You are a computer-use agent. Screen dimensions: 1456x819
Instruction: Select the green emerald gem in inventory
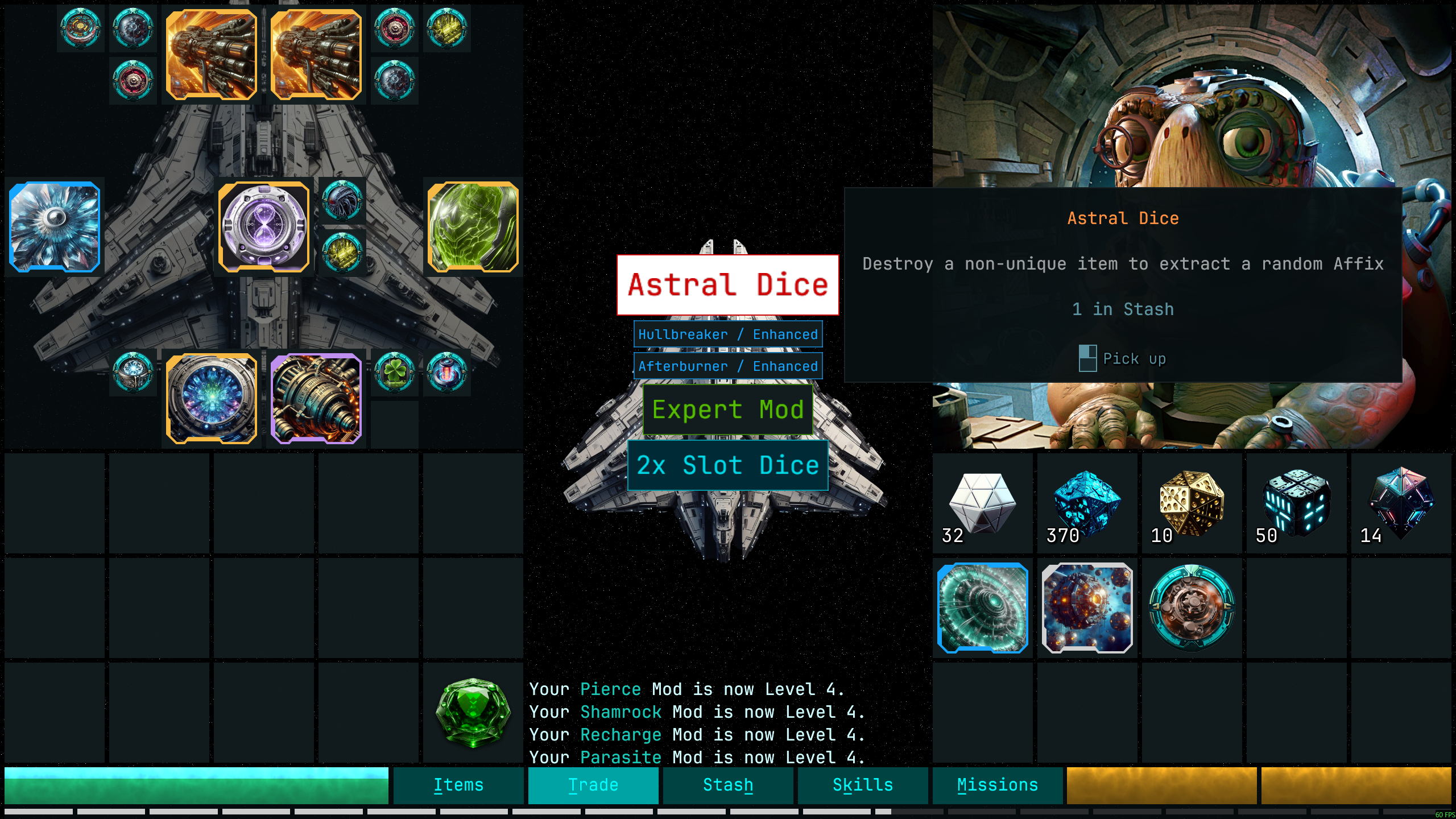tap(473, 712)
